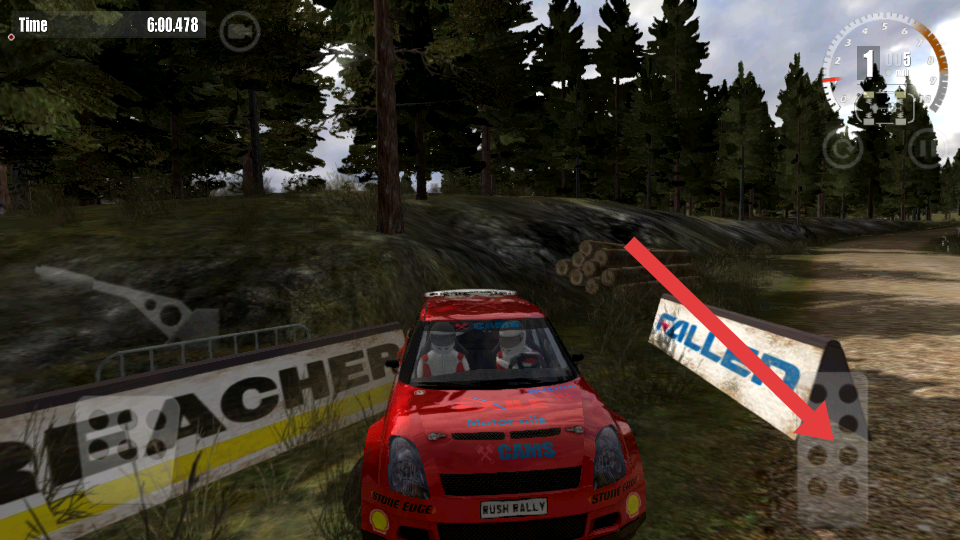960x540 pixels.
Task: Reset the car with the circular C button
Action: click(x=842, y=149)
